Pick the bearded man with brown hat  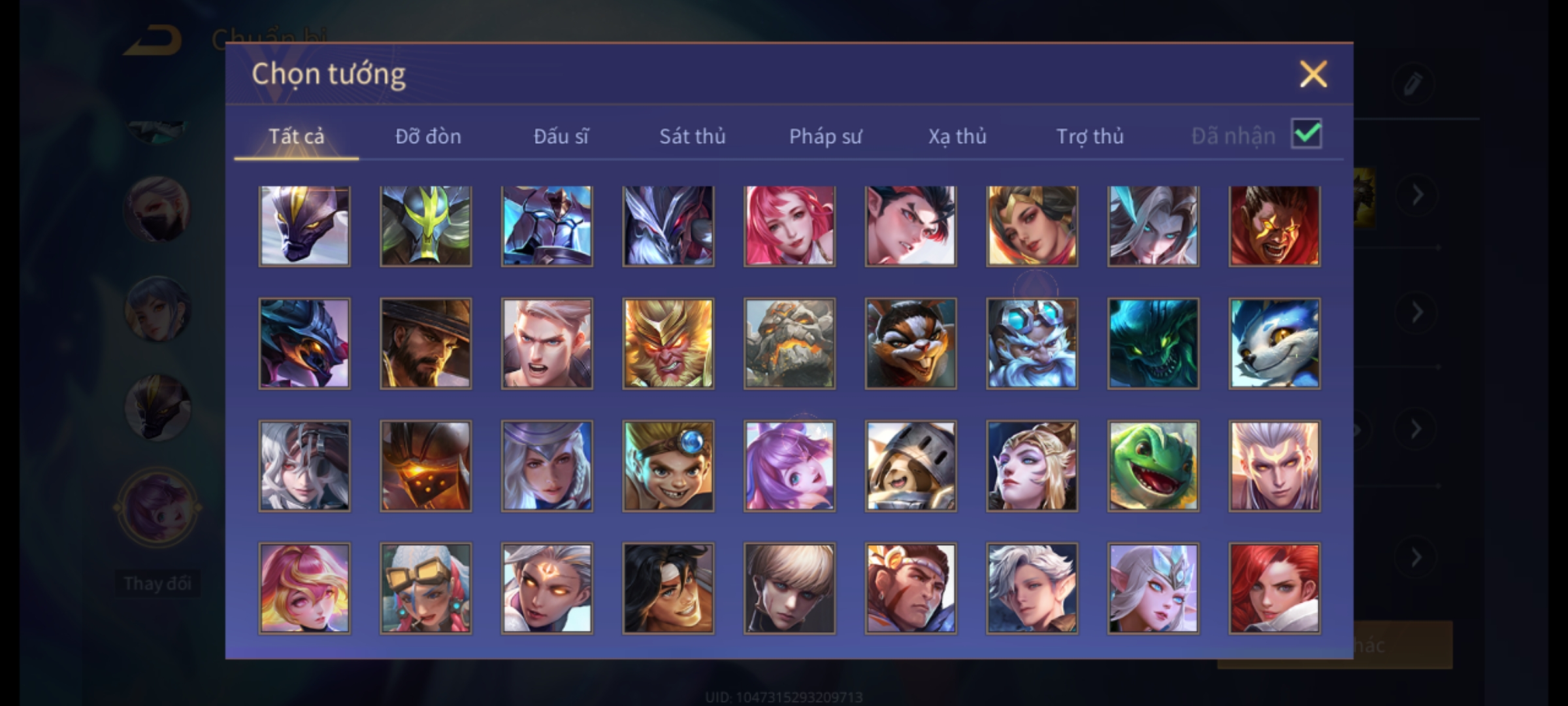(425, 344)
